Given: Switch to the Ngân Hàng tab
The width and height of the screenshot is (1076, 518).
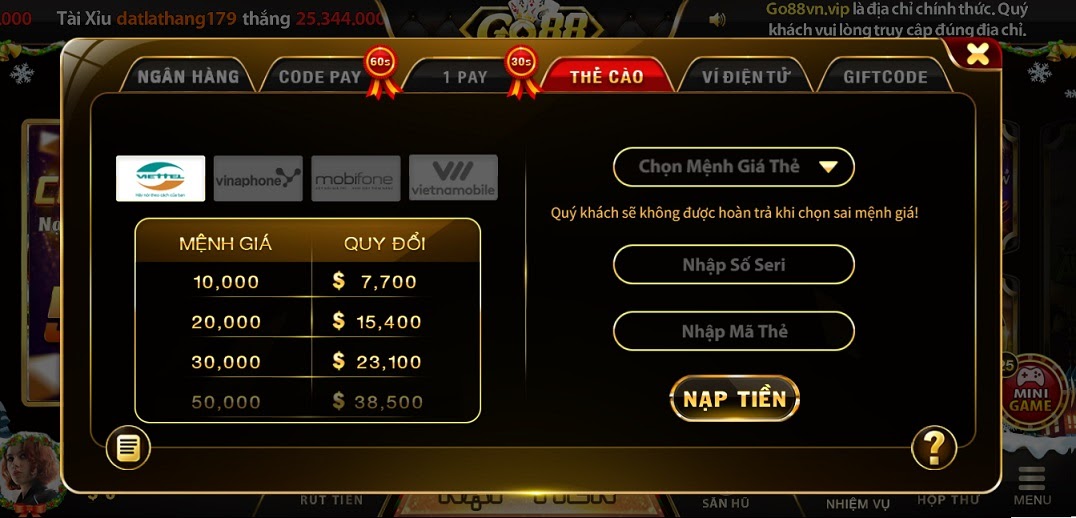Looking at the screenshot, I should (188, 77).
